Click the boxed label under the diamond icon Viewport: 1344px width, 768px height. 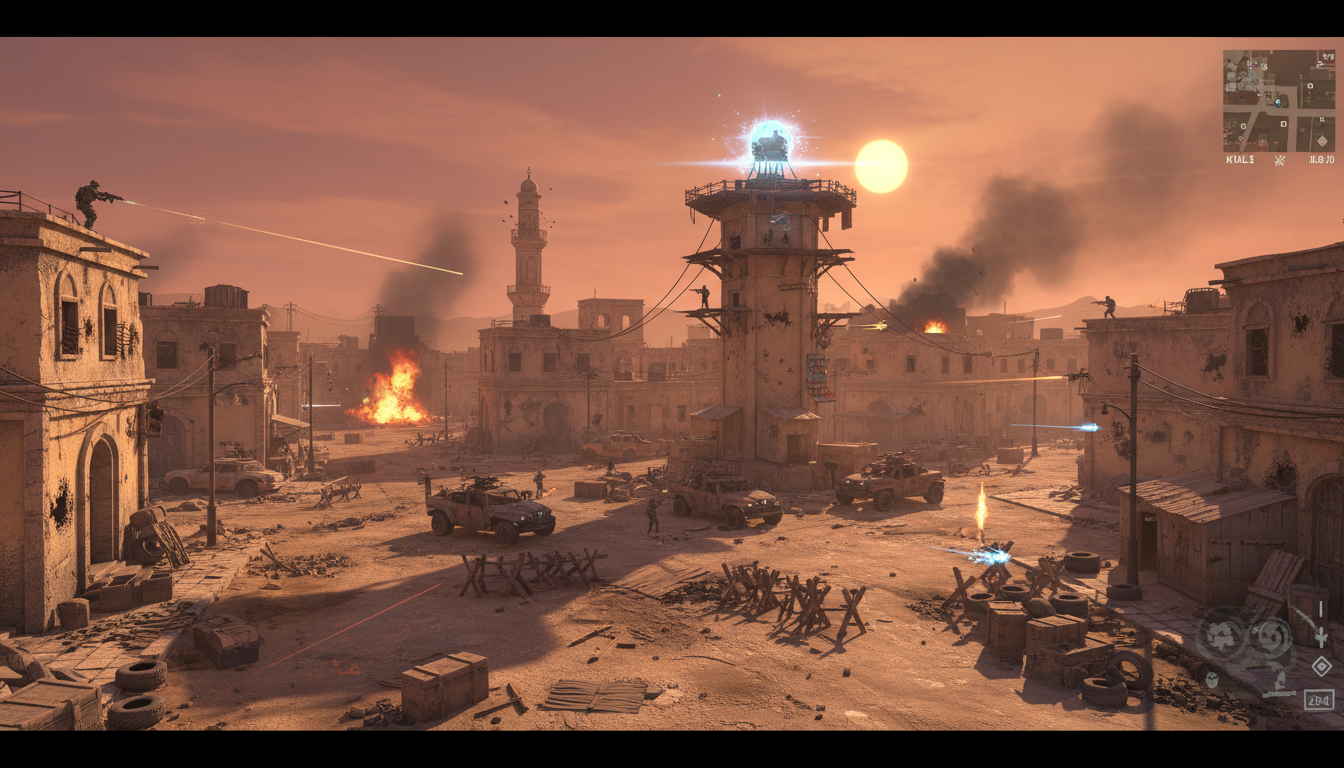pyautogui.click(x=1320, y=699)
